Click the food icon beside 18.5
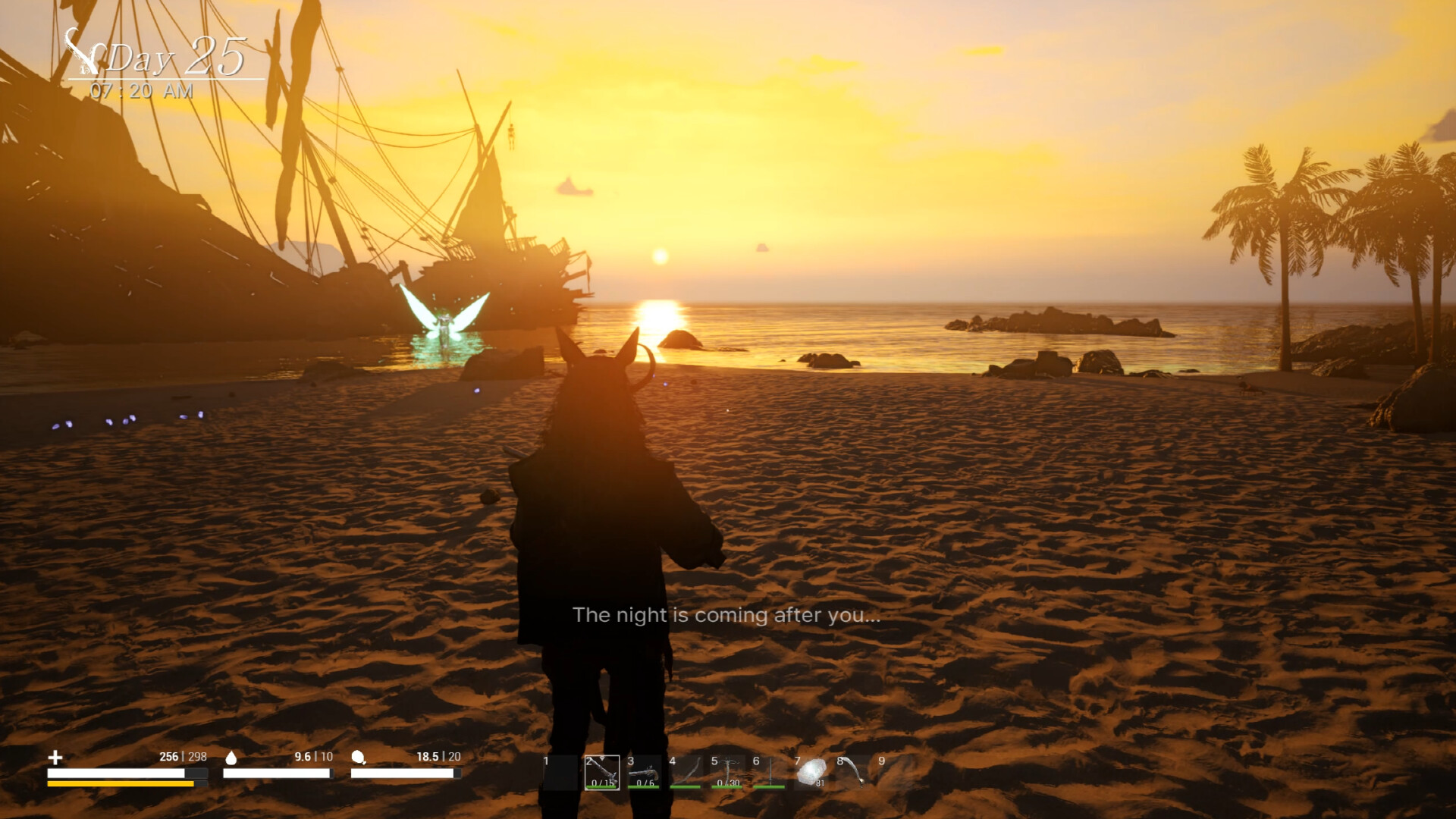The image size is (1456, 819). 358,758
